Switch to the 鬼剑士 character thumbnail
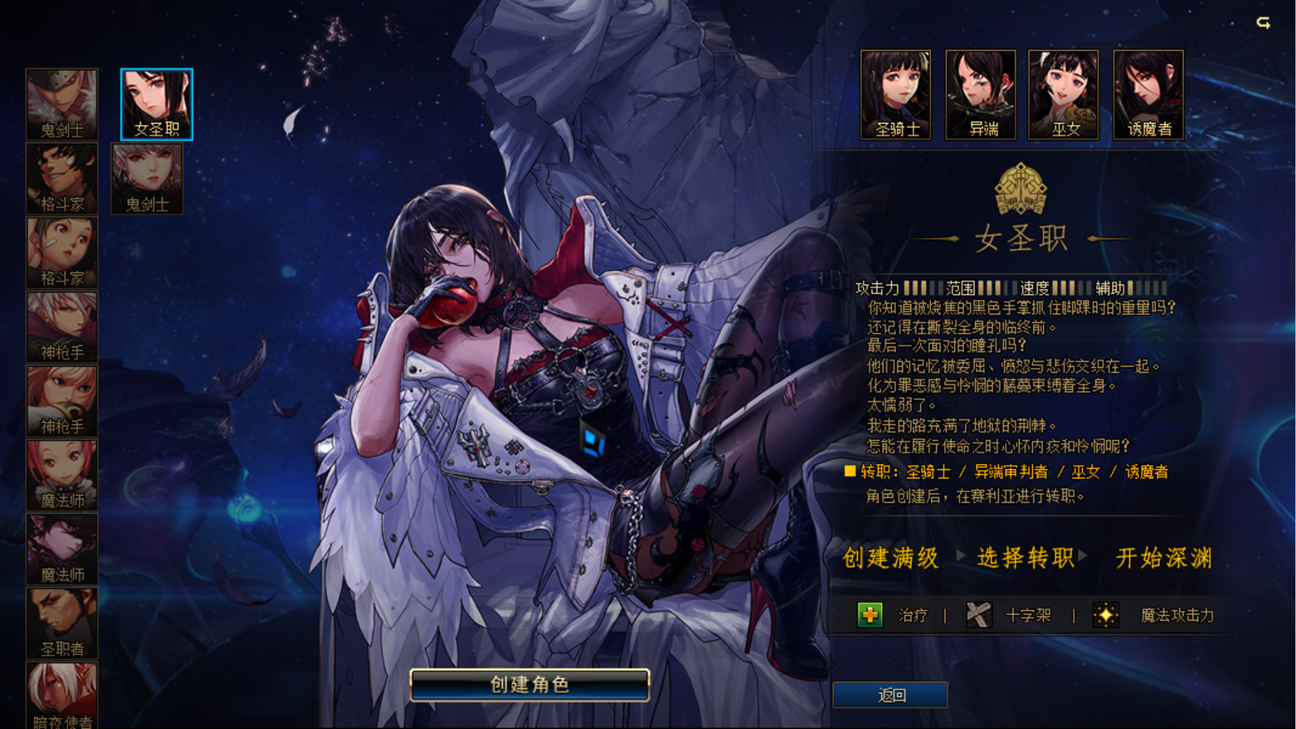1296x729 pixels. click(x=147, y=177)
